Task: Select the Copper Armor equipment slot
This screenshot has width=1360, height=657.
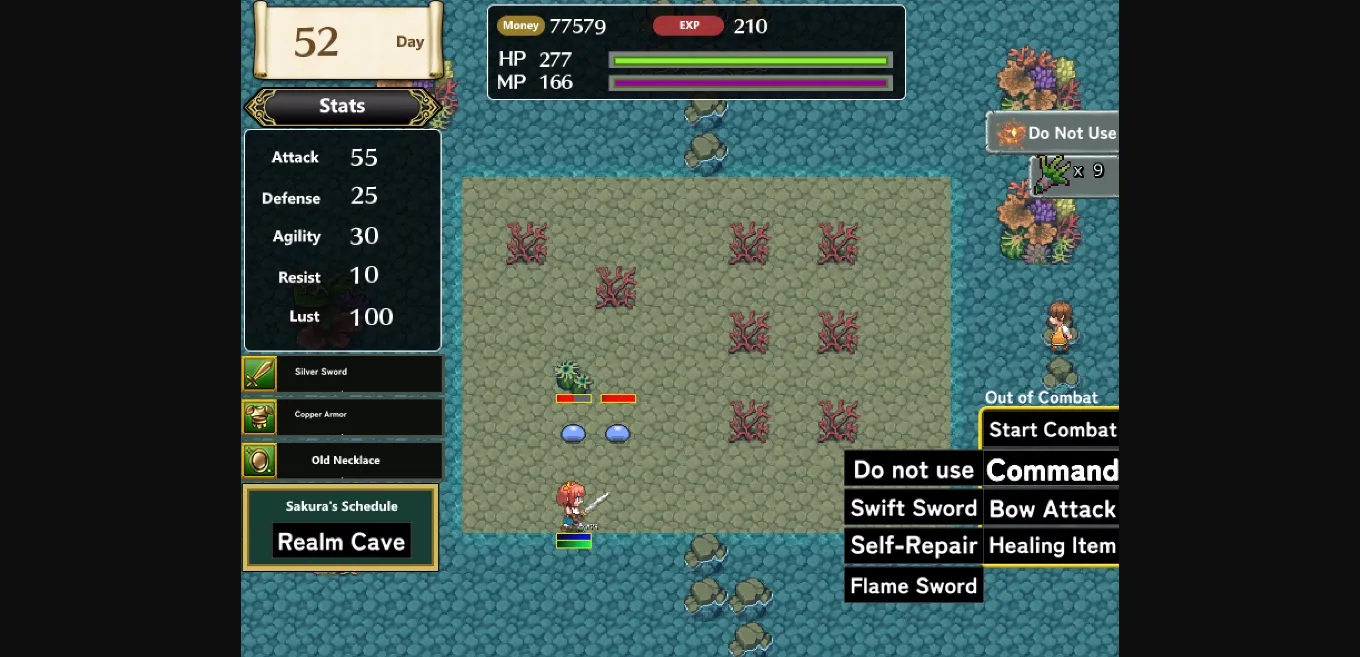Action: (342, 416)
